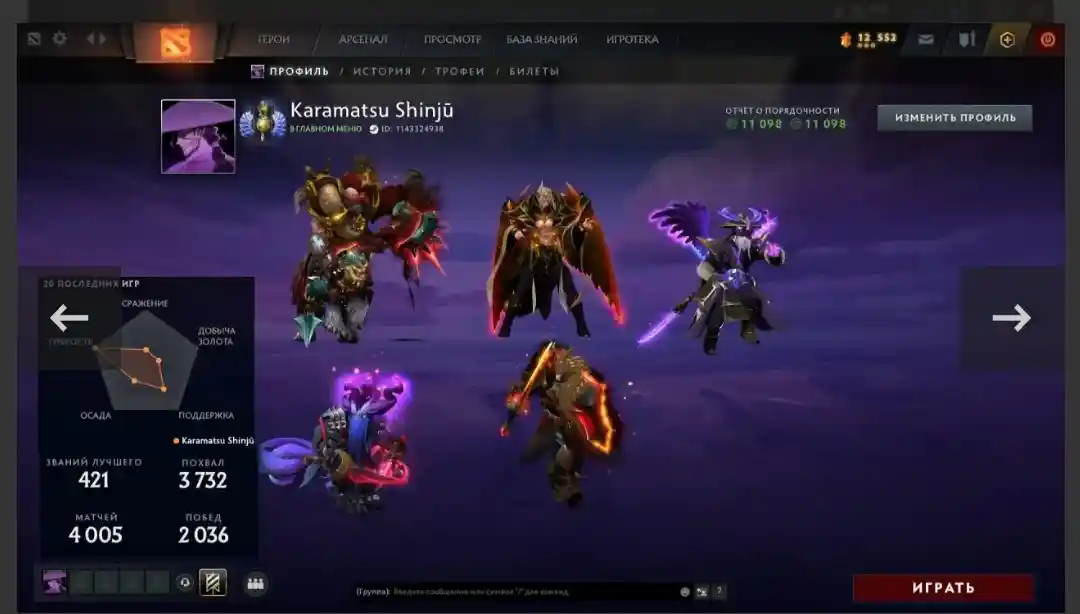Open the Dota Plus hexagon icon
The width and height of the screenshot is (1080, 614).
[x=1007, y=40]
